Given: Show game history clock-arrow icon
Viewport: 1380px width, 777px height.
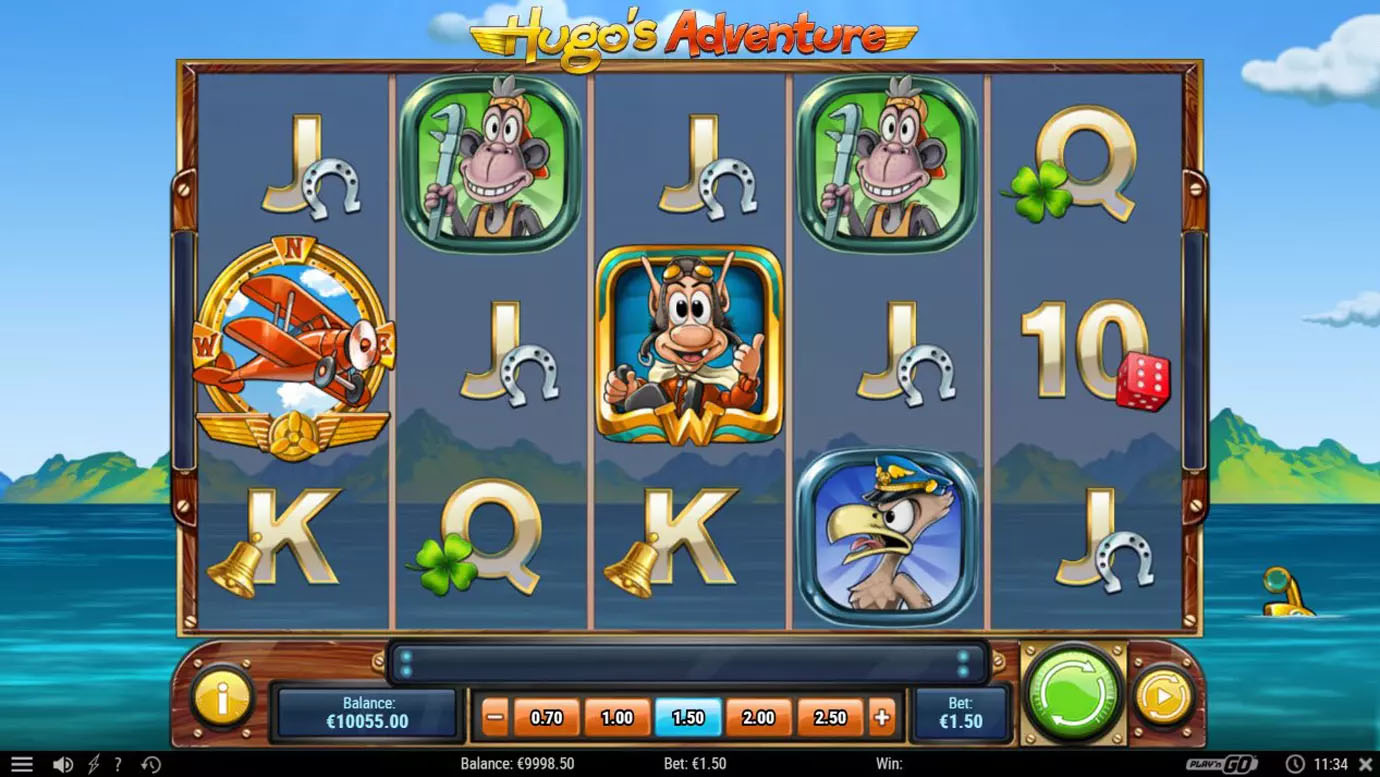Looking at the screenshot, I should [x=151, y=765].
